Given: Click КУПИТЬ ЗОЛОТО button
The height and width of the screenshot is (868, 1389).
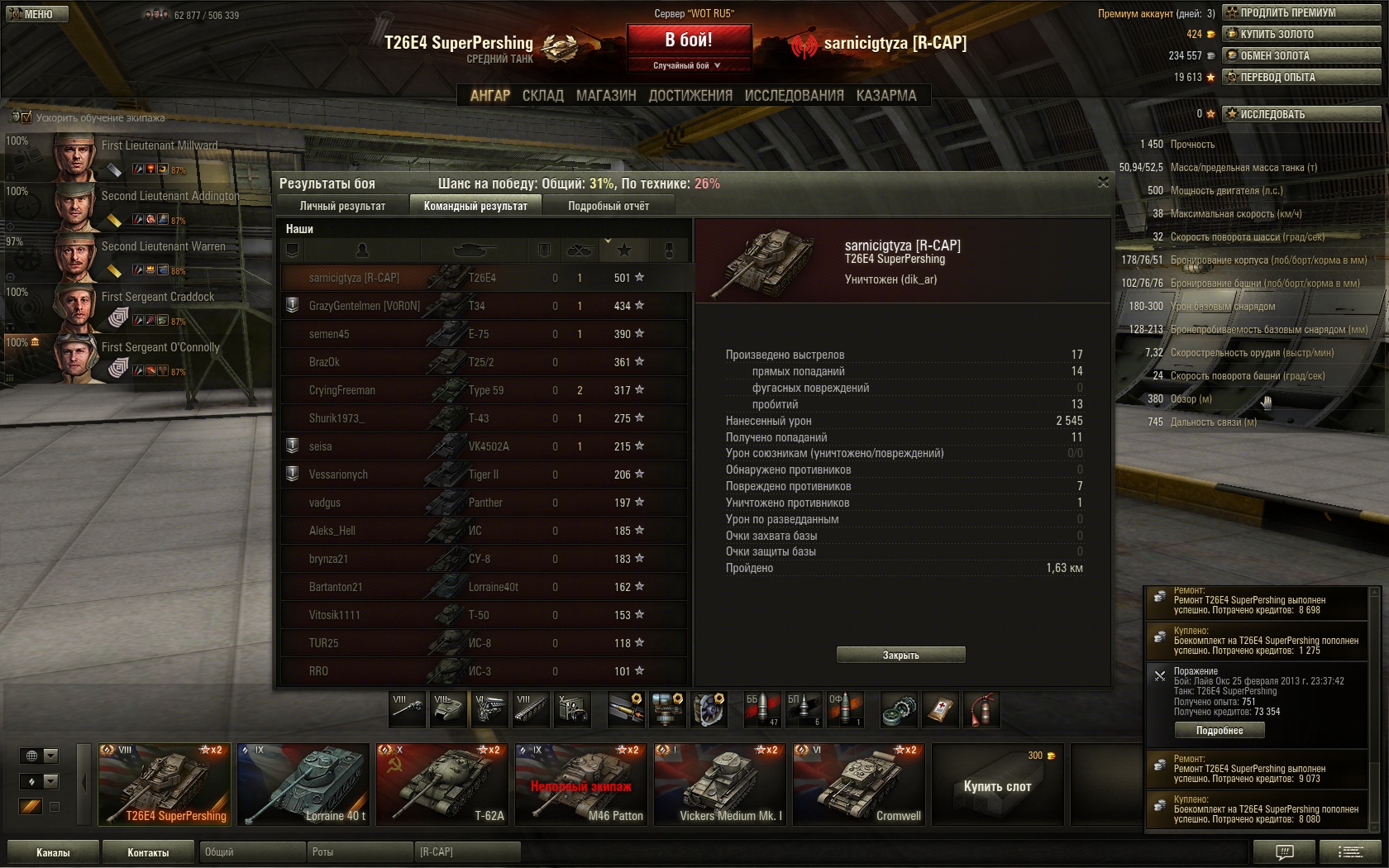Looking at the screenshot, I should [x=1302, y=34].
